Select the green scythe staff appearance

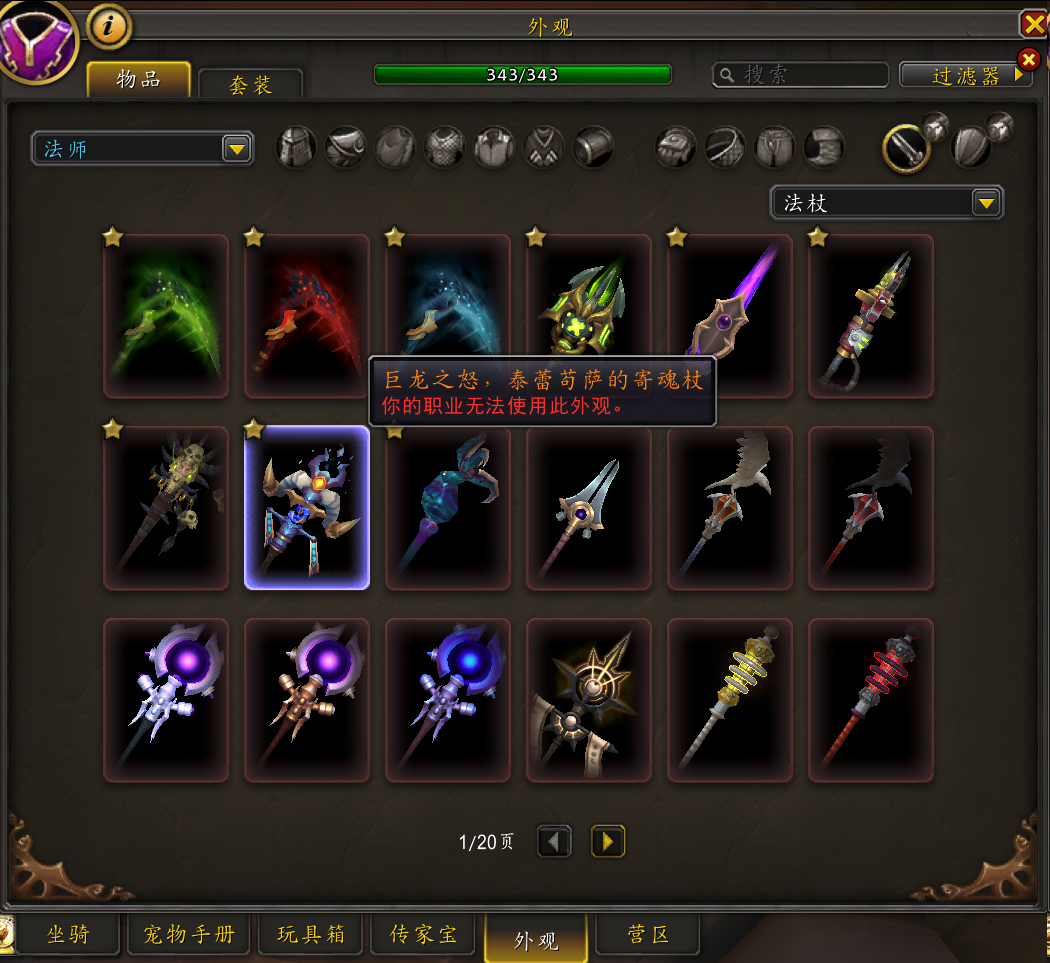(166, 316)
